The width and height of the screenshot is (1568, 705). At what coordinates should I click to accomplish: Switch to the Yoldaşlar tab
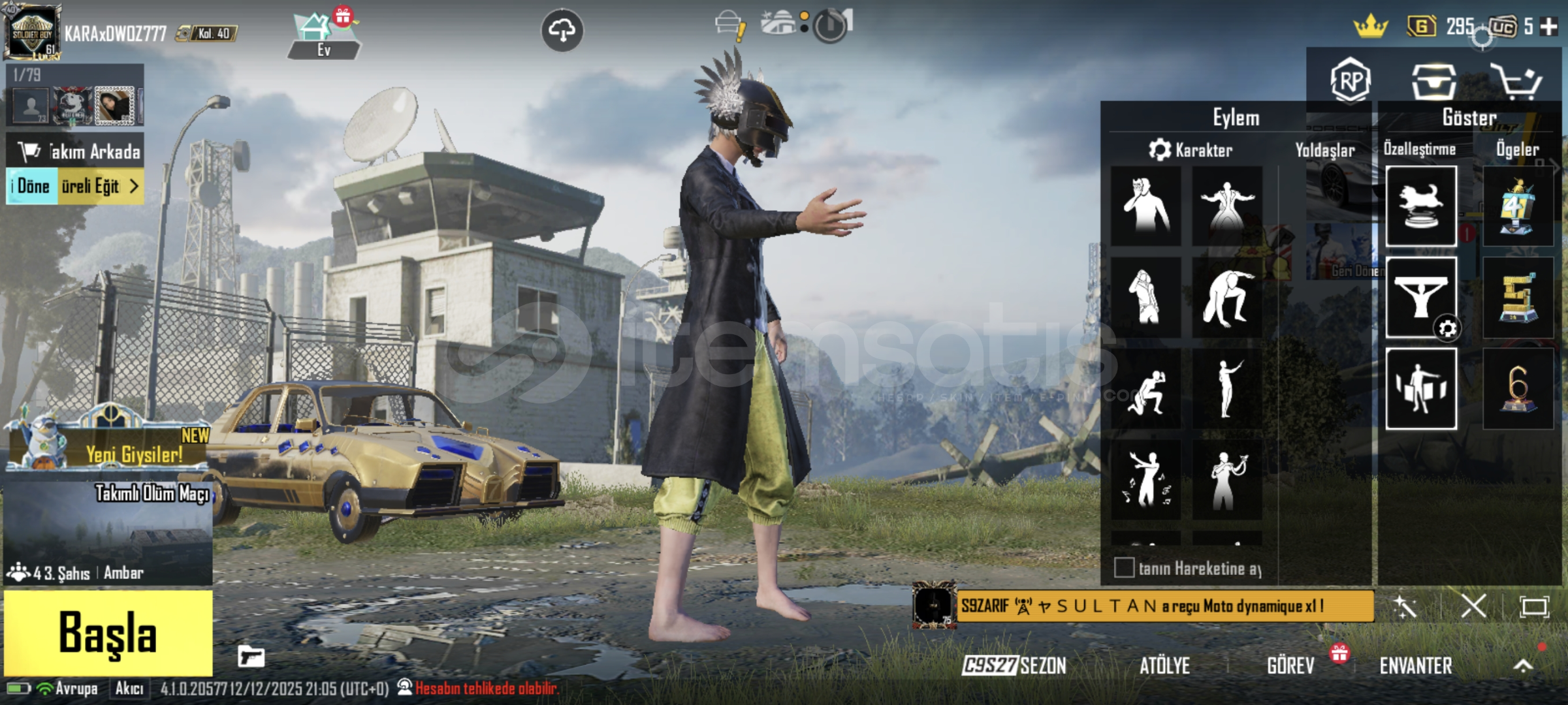tap(1324, 150)
